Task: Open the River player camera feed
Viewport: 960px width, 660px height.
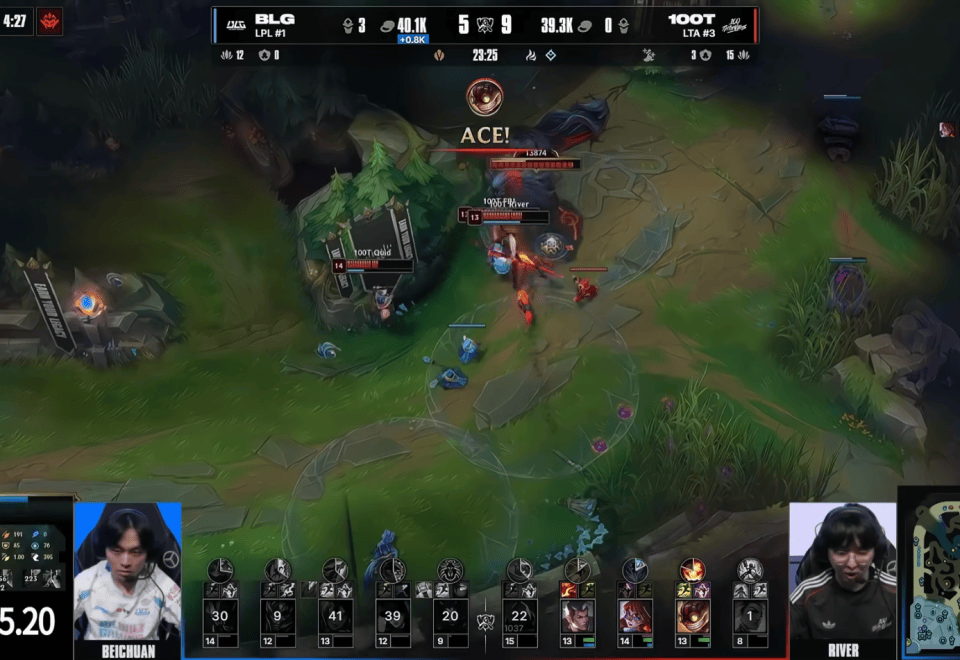Action: (843, 571)
